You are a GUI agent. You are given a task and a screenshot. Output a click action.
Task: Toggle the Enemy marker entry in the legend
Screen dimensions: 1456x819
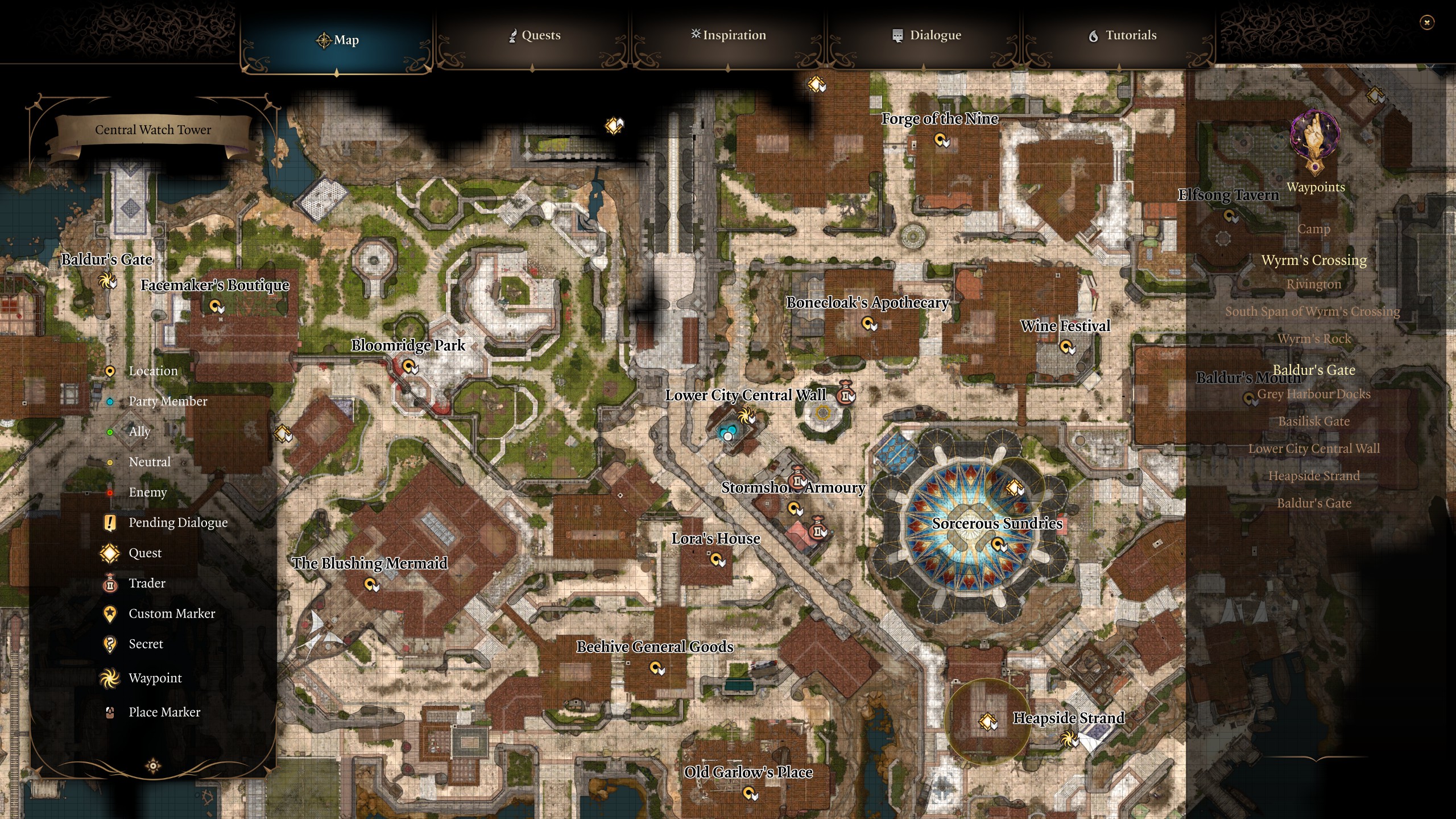[148, 493]
